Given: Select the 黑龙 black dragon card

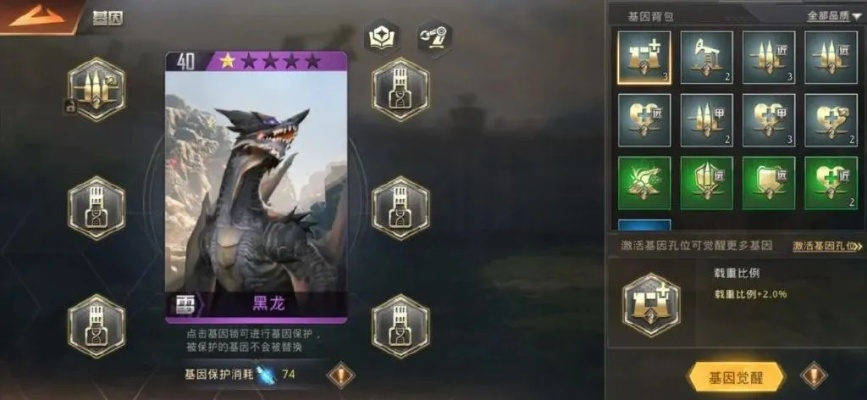Looking at the screenshot, I should (x=256, y=185).
